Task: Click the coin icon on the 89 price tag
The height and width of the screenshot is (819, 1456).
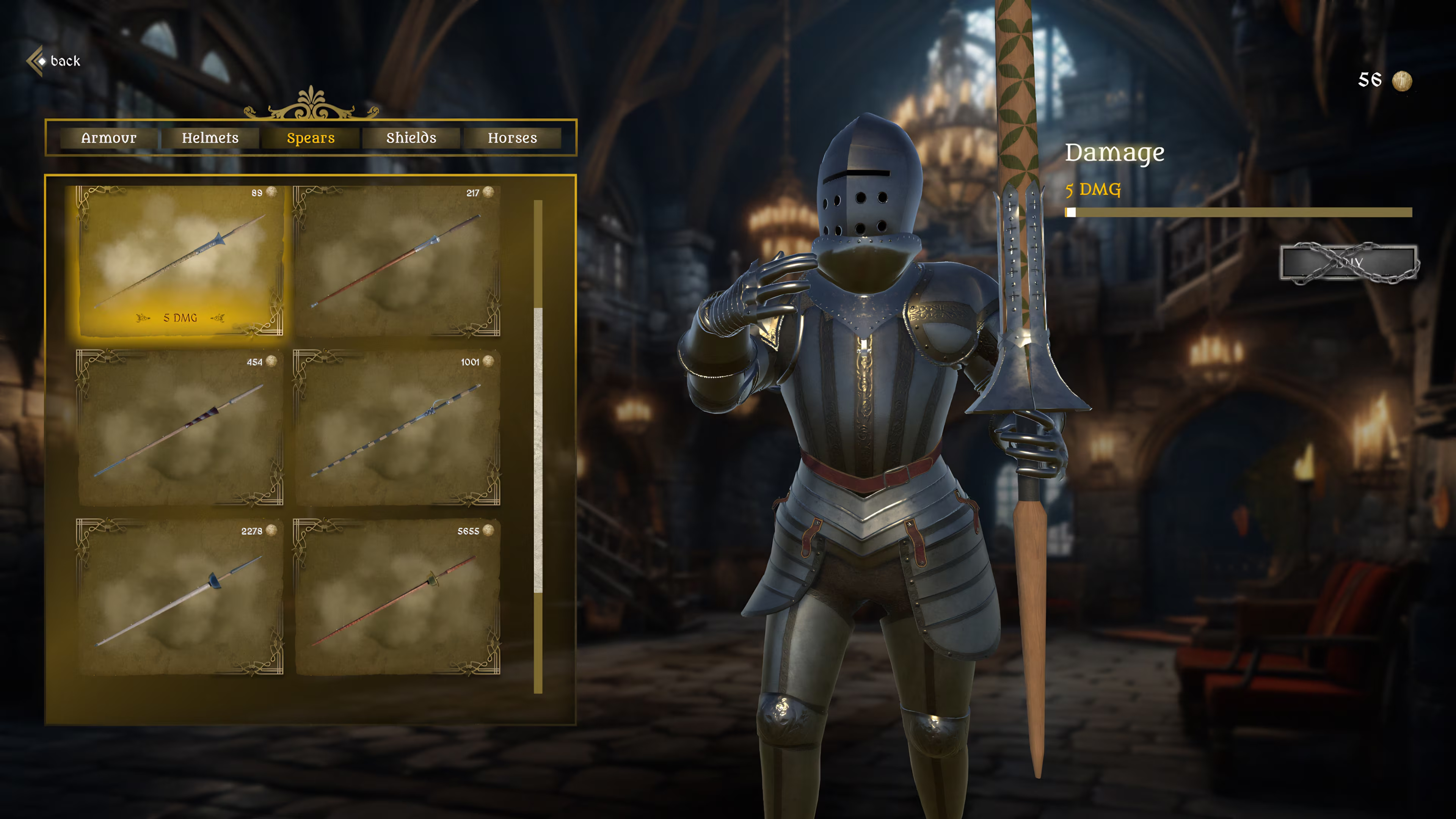Action: click(x=271, y=193)
